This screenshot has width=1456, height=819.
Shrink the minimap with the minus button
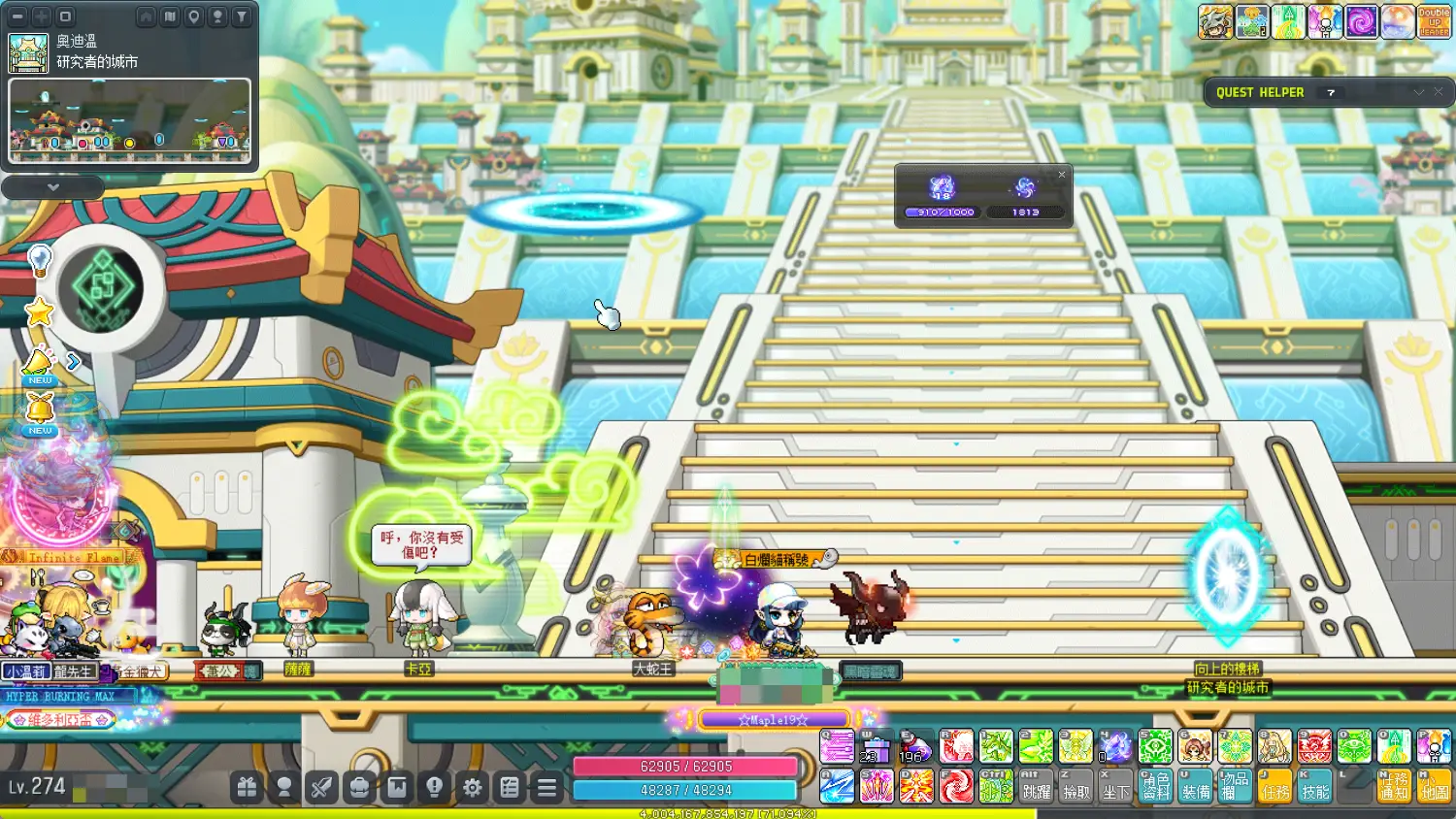click(x=17, y=16)
